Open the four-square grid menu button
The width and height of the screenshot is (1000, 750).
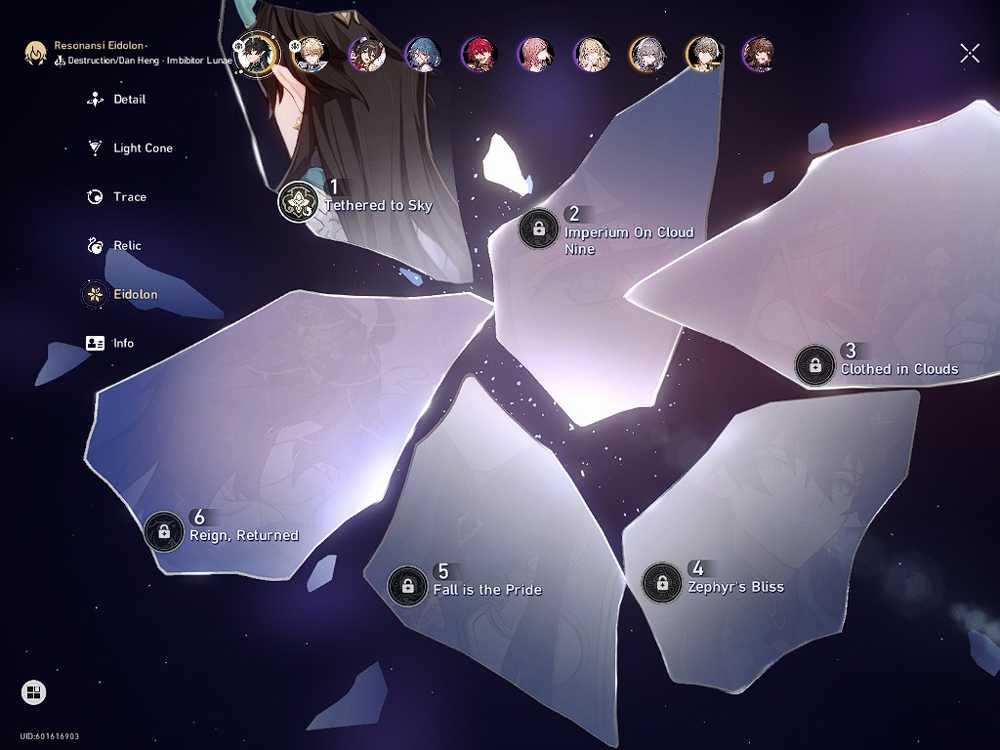(33, 692)
